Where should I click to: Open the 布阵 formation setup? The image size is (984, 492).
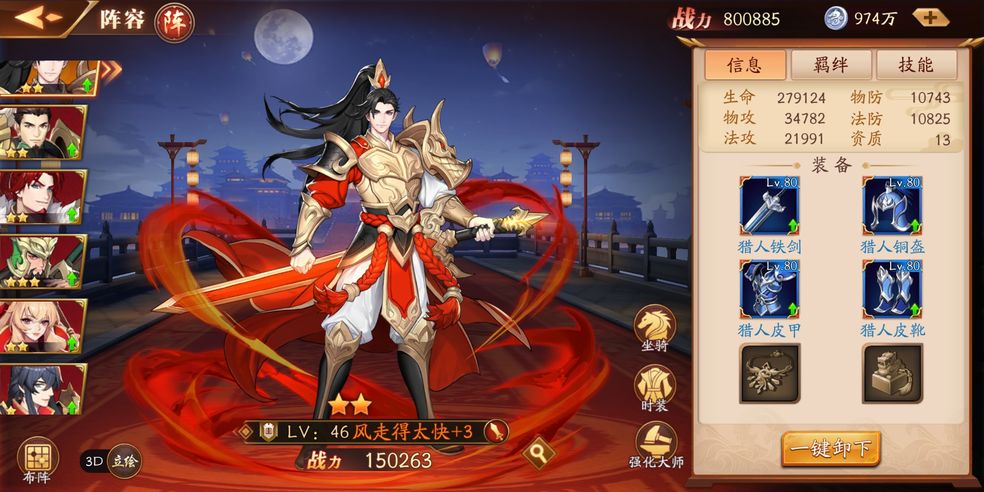[37, 462]
